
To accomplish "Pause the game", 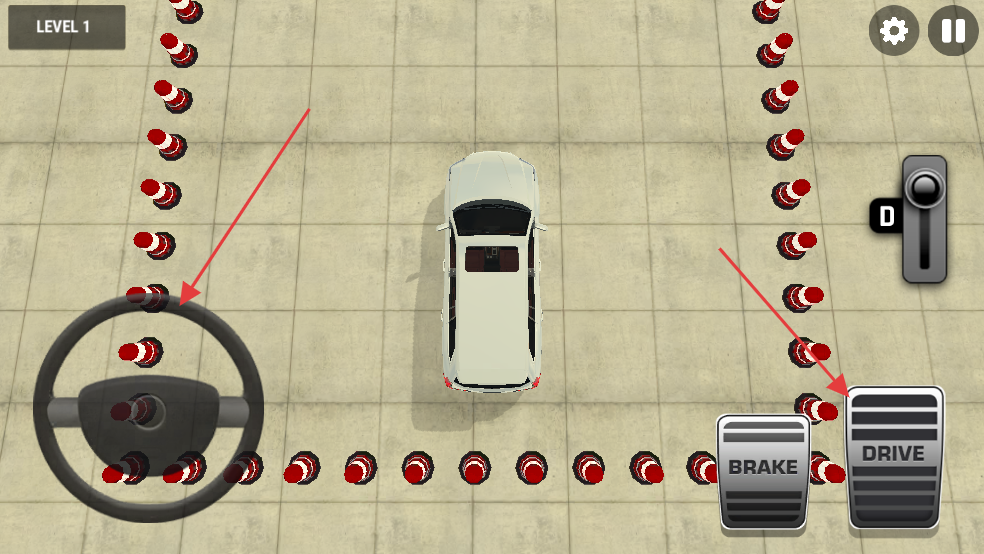I will [953, 32].
